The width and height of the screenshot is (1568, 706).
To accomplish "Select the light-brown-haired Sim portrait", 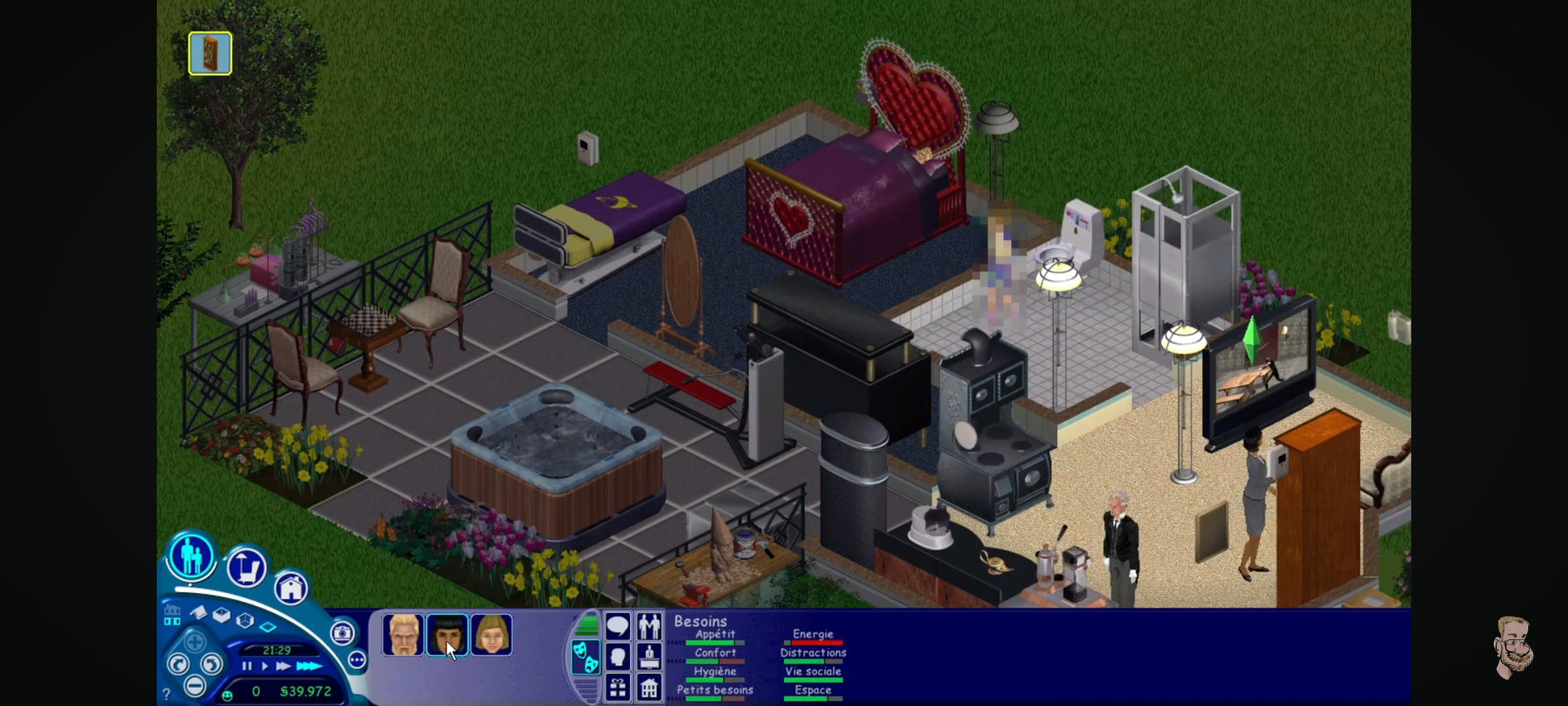I will coord(491,635).
